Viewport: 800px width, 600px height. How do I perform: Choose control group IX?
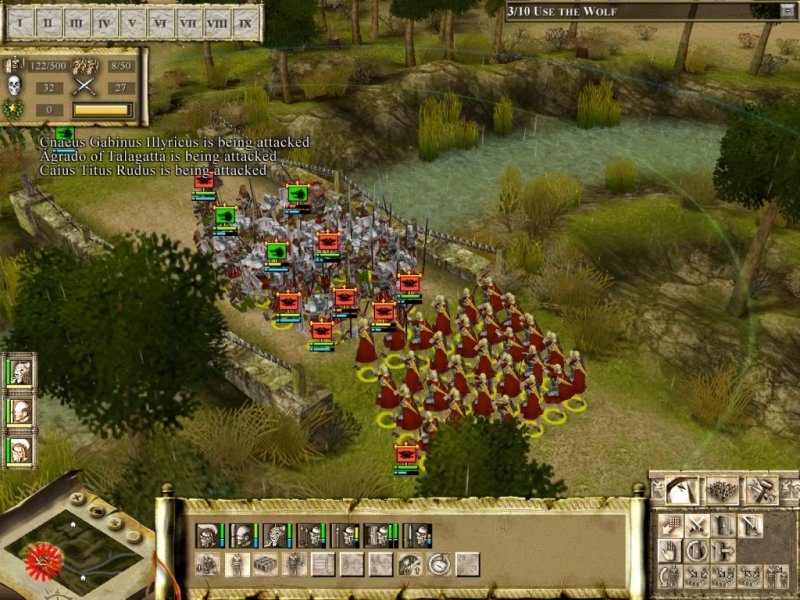coord(246,20)
